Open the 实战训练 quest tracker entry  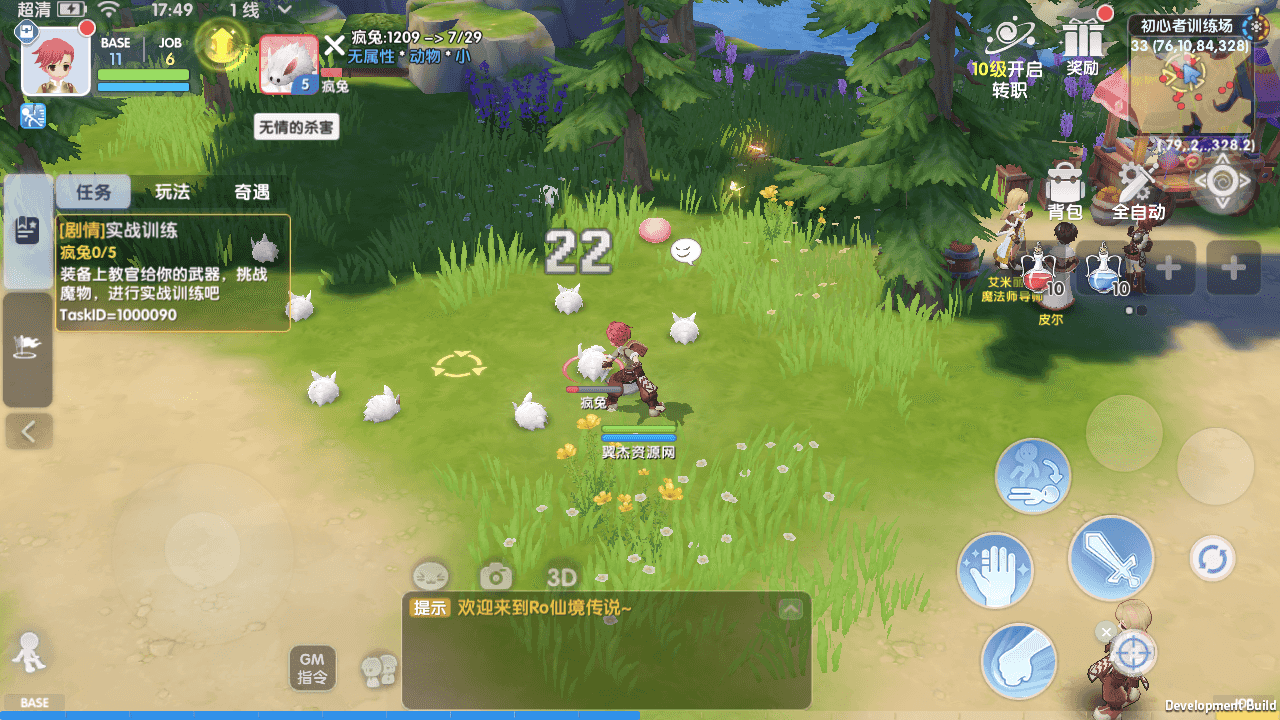tap(172, 272)
